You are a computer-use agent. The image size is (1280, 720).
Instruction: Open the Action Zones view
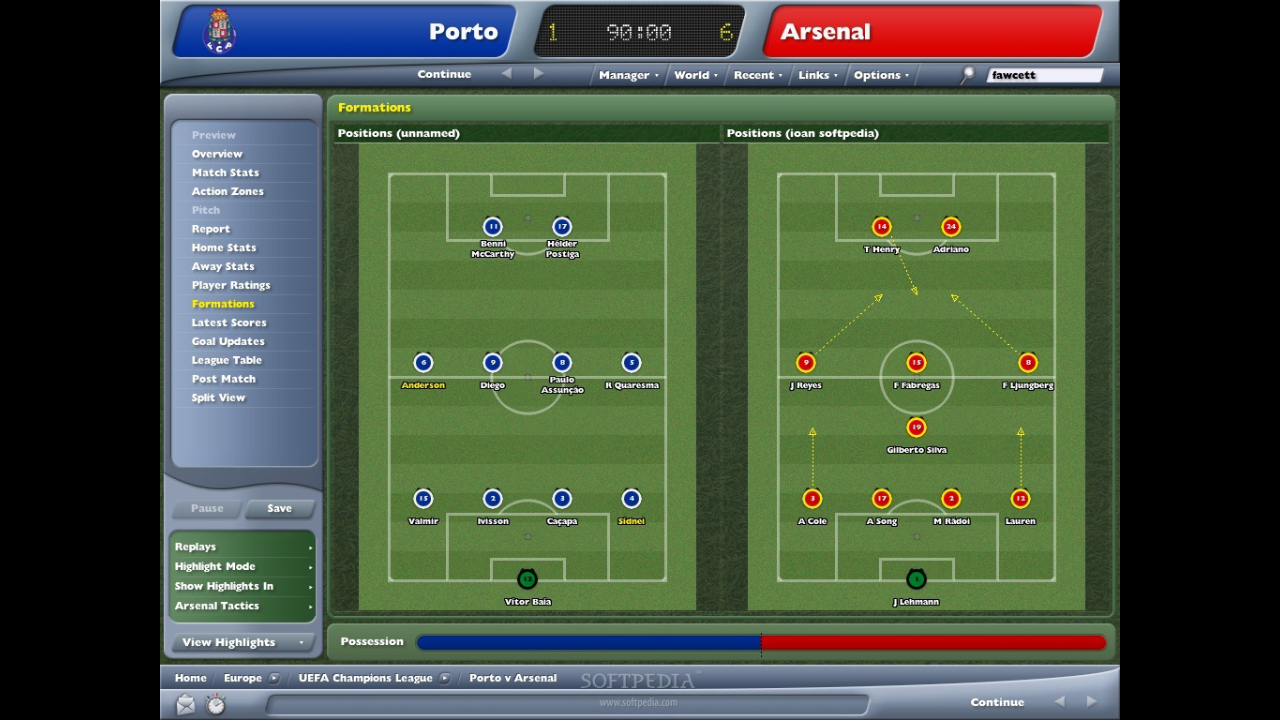228,191
